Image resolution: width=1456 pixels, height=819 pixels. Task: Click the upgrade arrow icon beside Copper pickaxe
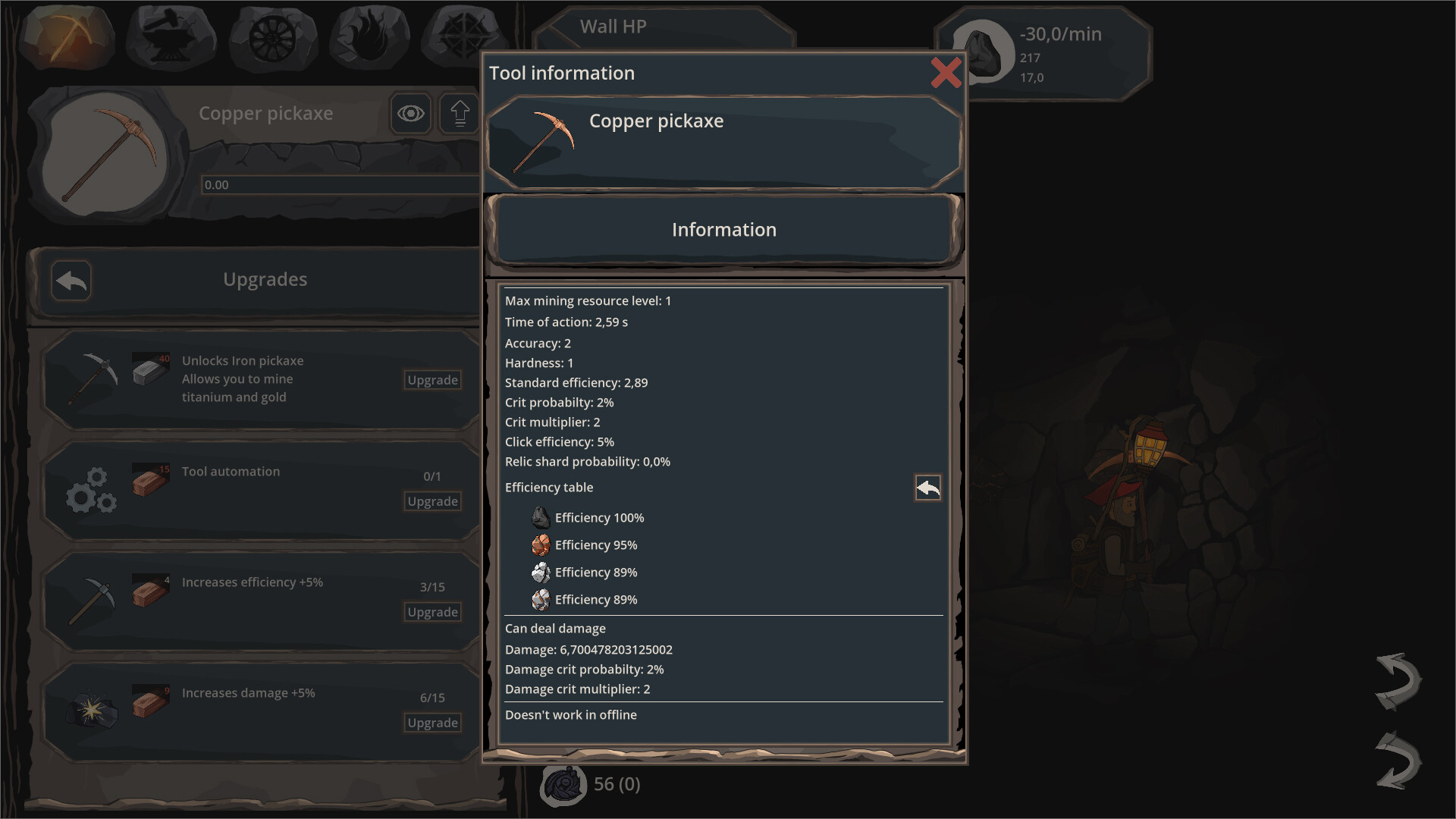tap(458, 113)
